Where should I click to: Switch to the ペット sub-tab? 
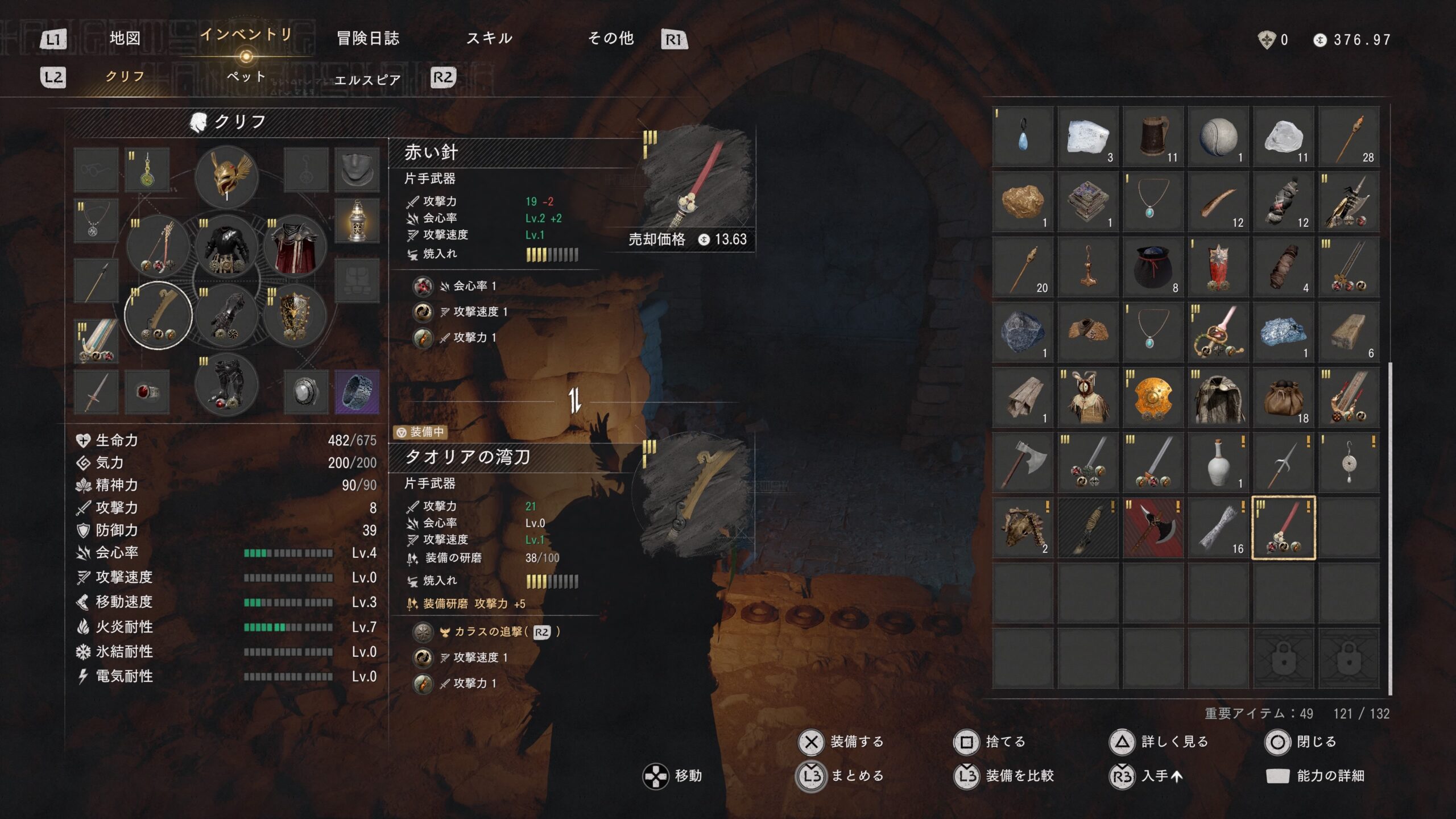(246, 77)
